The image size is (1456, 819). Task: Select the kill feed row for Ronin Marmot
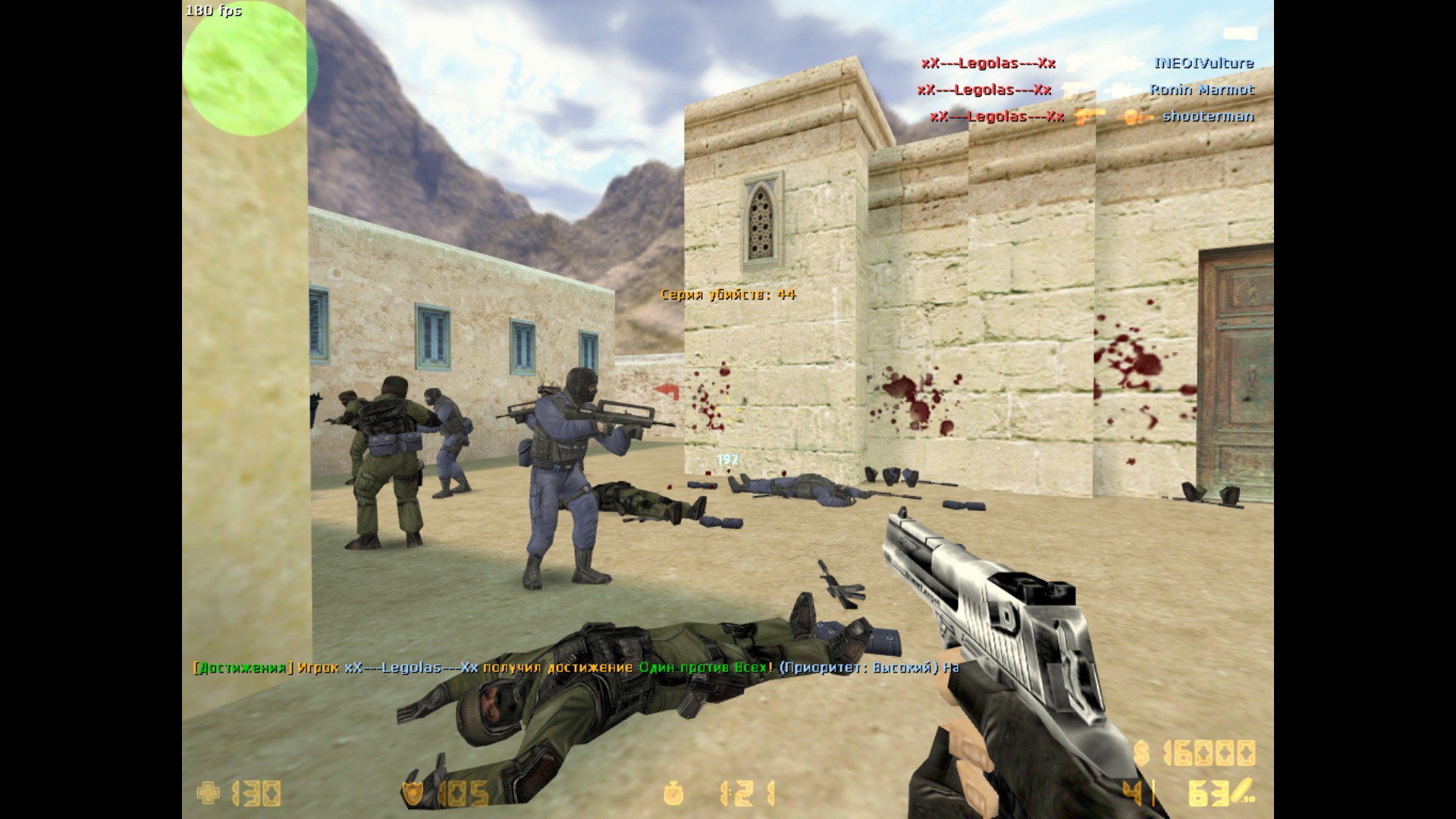coord(1085,90)
